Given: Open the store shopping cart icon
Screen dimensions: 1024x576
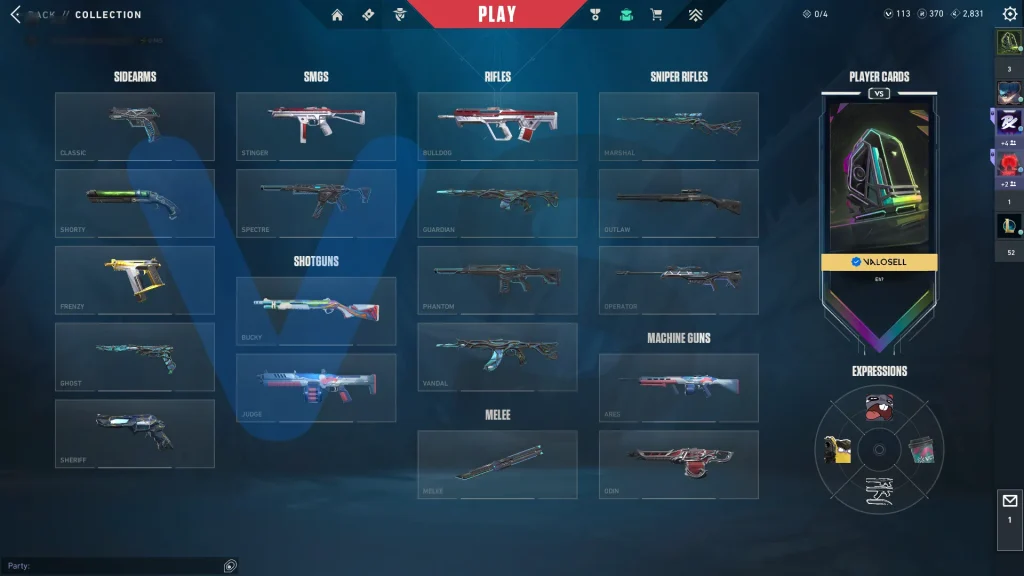Looking at the screenshot, I should [656, 15].
